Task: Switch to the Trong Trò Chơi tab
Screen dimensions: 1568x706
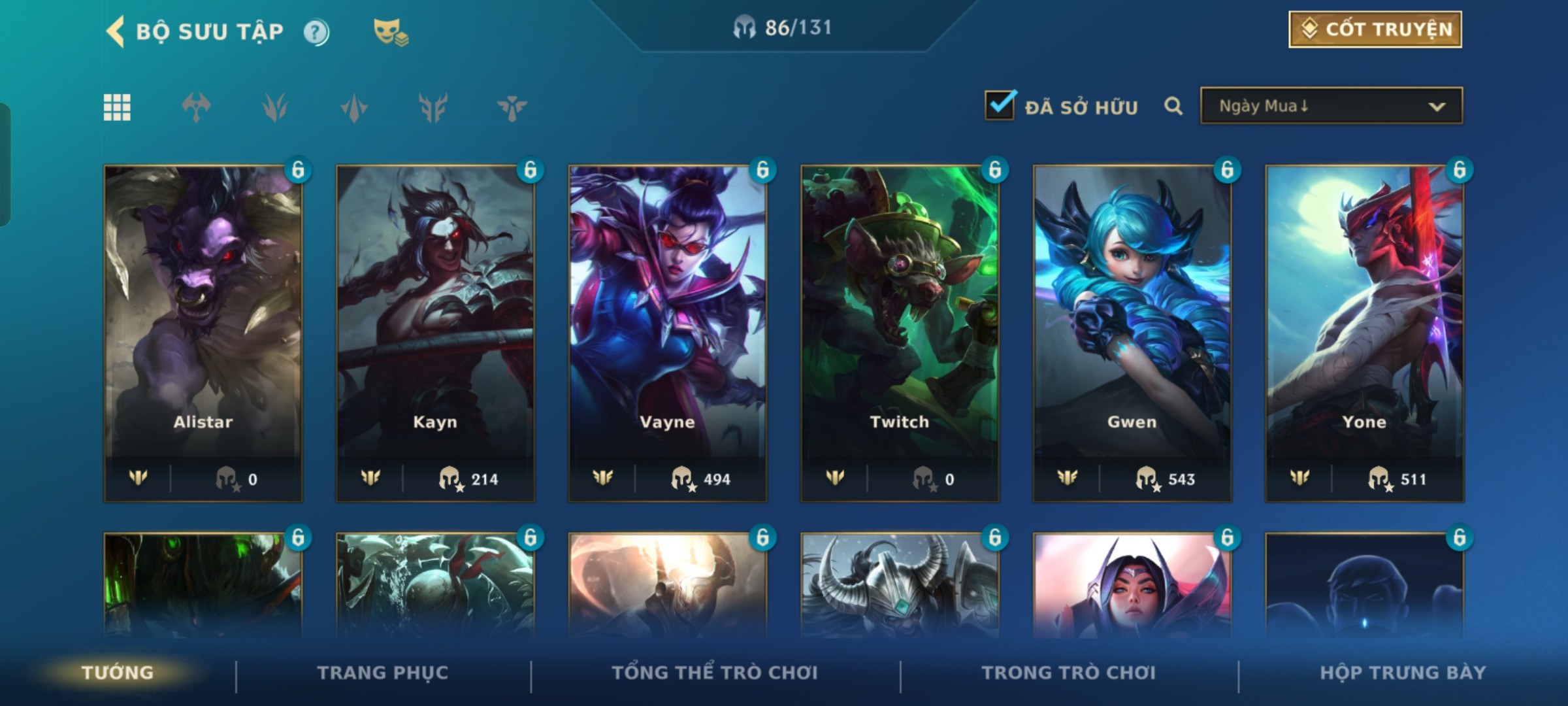Action: [1069, 673]
